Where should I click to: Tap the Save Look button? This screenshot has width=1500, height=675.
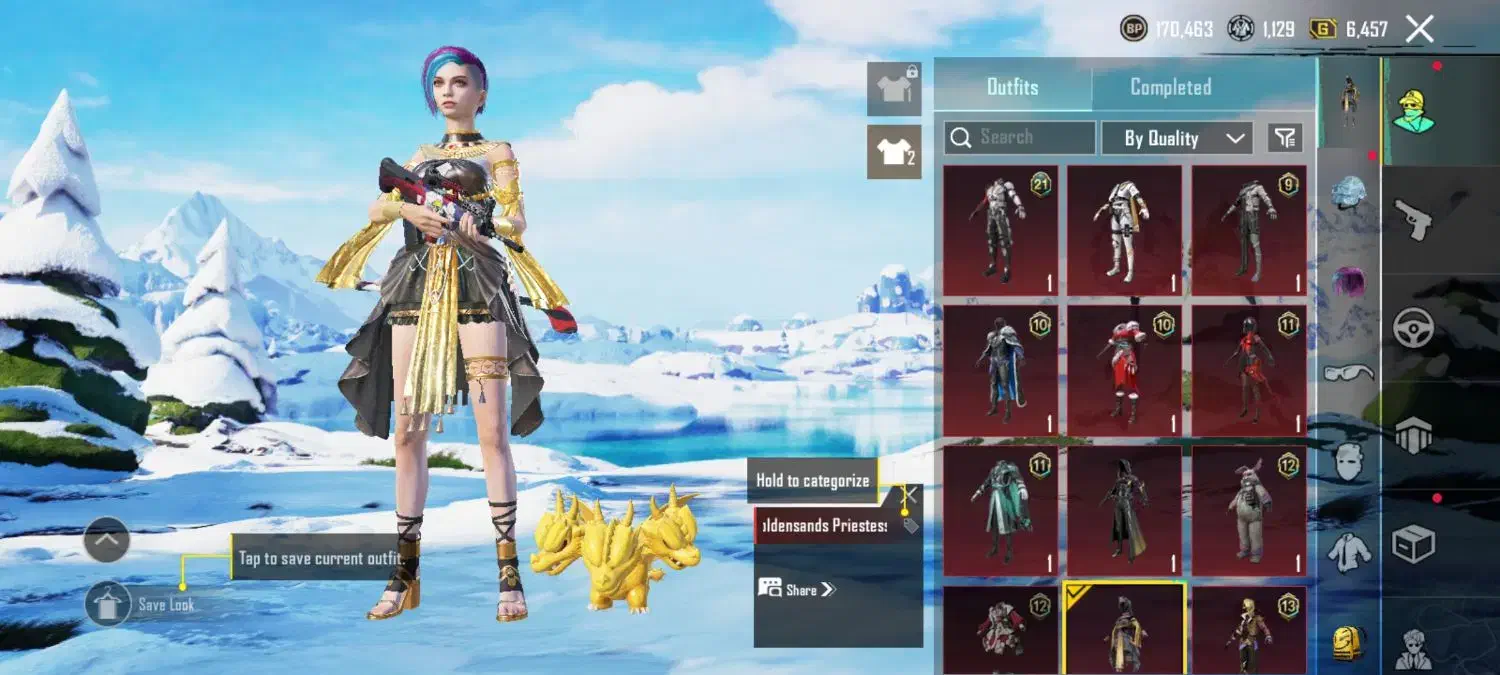pos(108,604)
